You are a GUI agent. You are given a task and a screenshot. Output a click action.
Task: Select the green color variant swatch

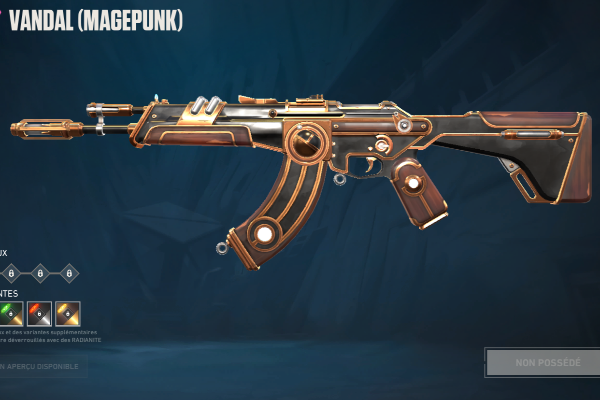point(11,314)
